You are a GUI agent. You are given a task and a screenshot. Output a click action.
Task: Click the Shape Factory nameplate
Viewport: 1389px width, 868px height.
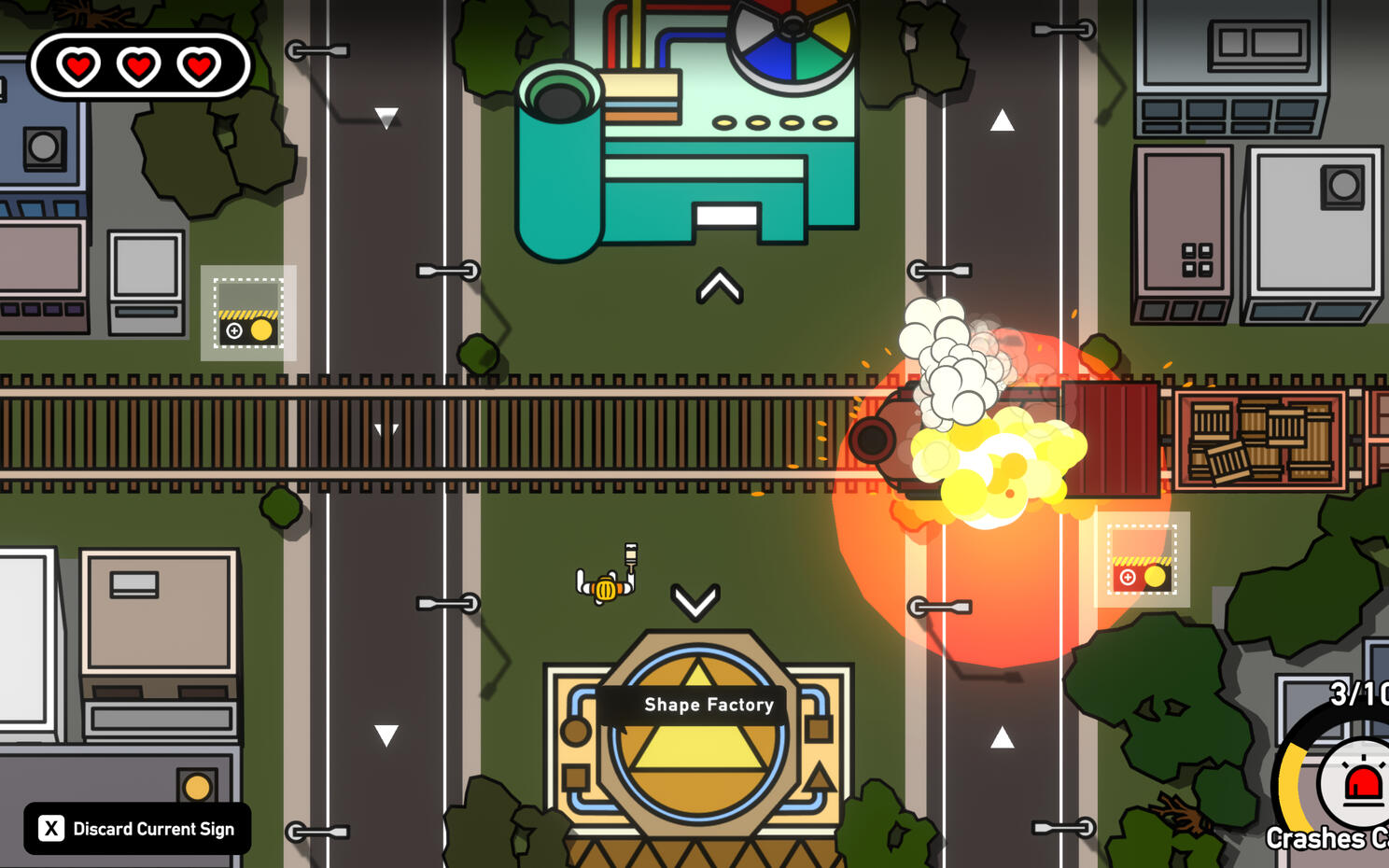(x=709, y=705)
